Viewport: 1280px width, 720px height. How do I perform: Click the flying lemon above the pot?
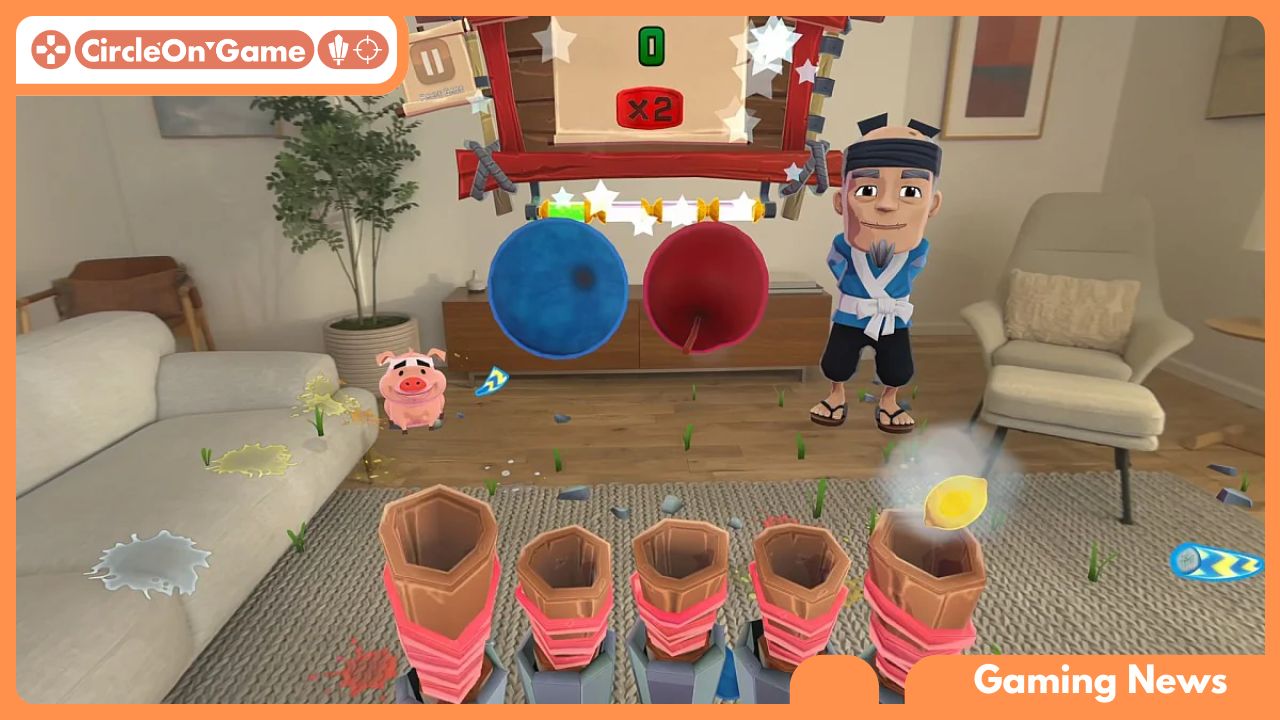(958, 500)
